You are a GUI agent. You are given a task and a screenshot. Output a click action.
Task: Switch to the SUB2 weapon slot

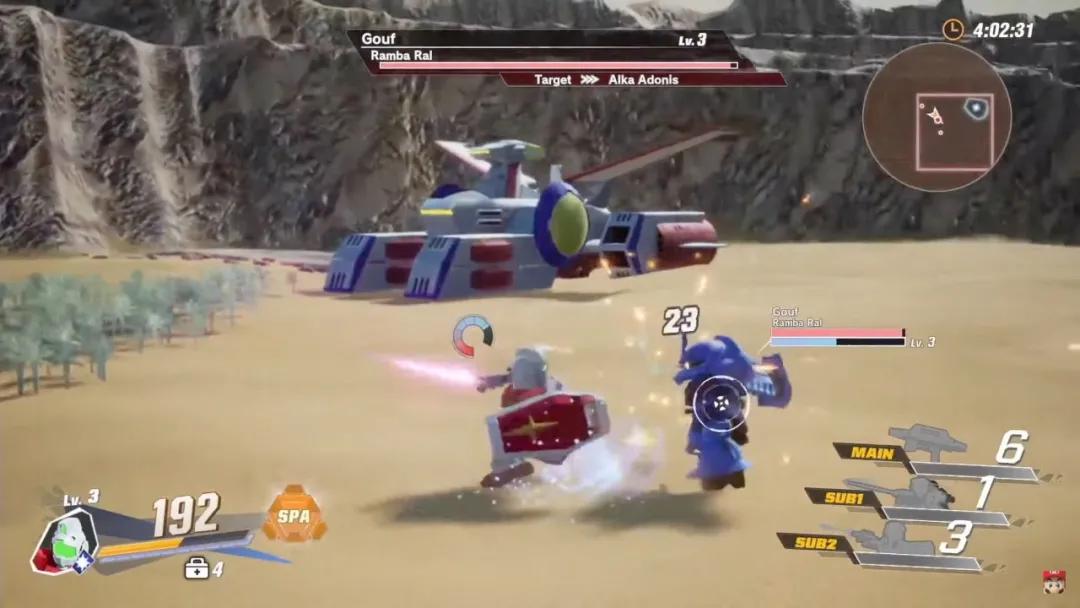tap(816, 542)
